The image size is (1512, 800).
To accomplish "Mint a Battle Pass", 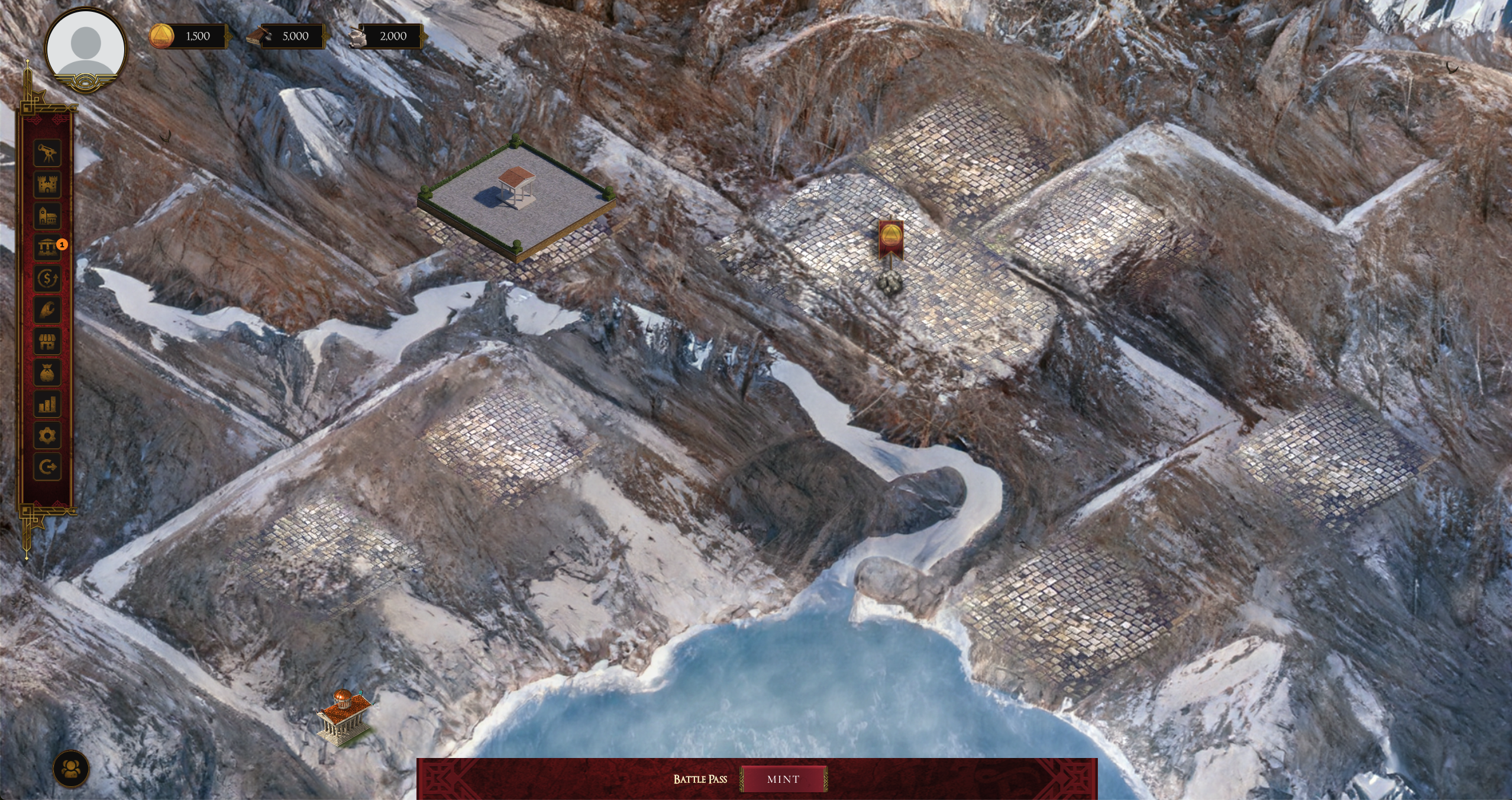I will point(783,779).
